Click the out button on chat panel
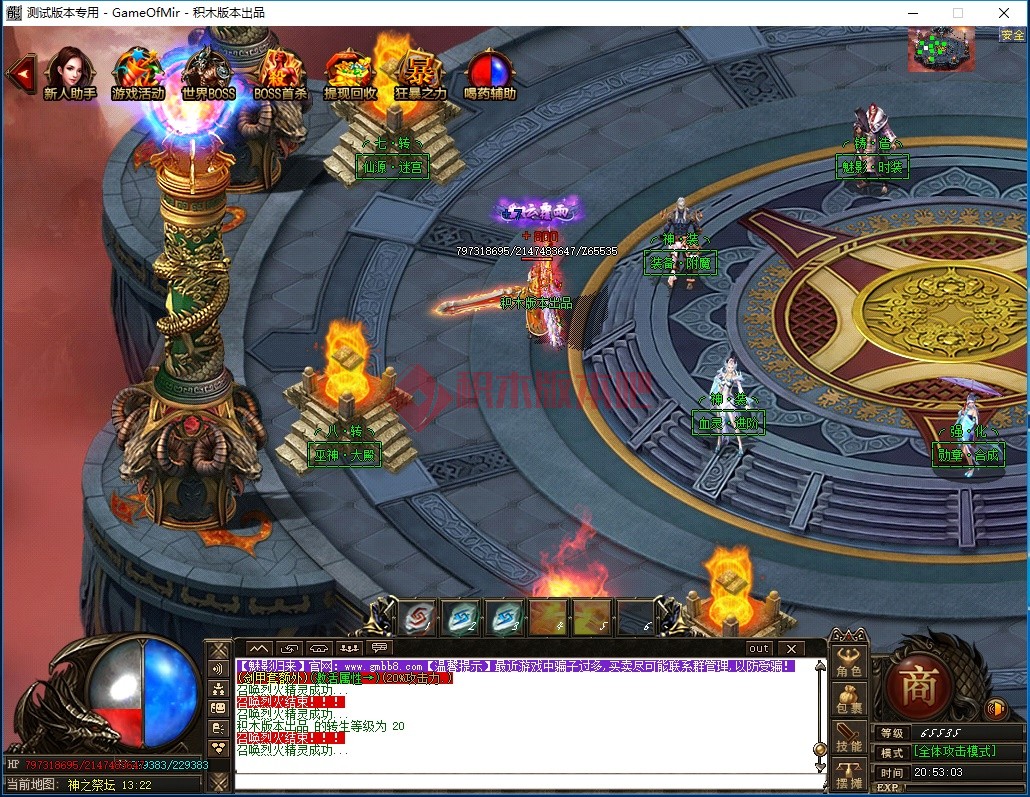The width and height of the screenshot is (1030, 797). (759, 649)
